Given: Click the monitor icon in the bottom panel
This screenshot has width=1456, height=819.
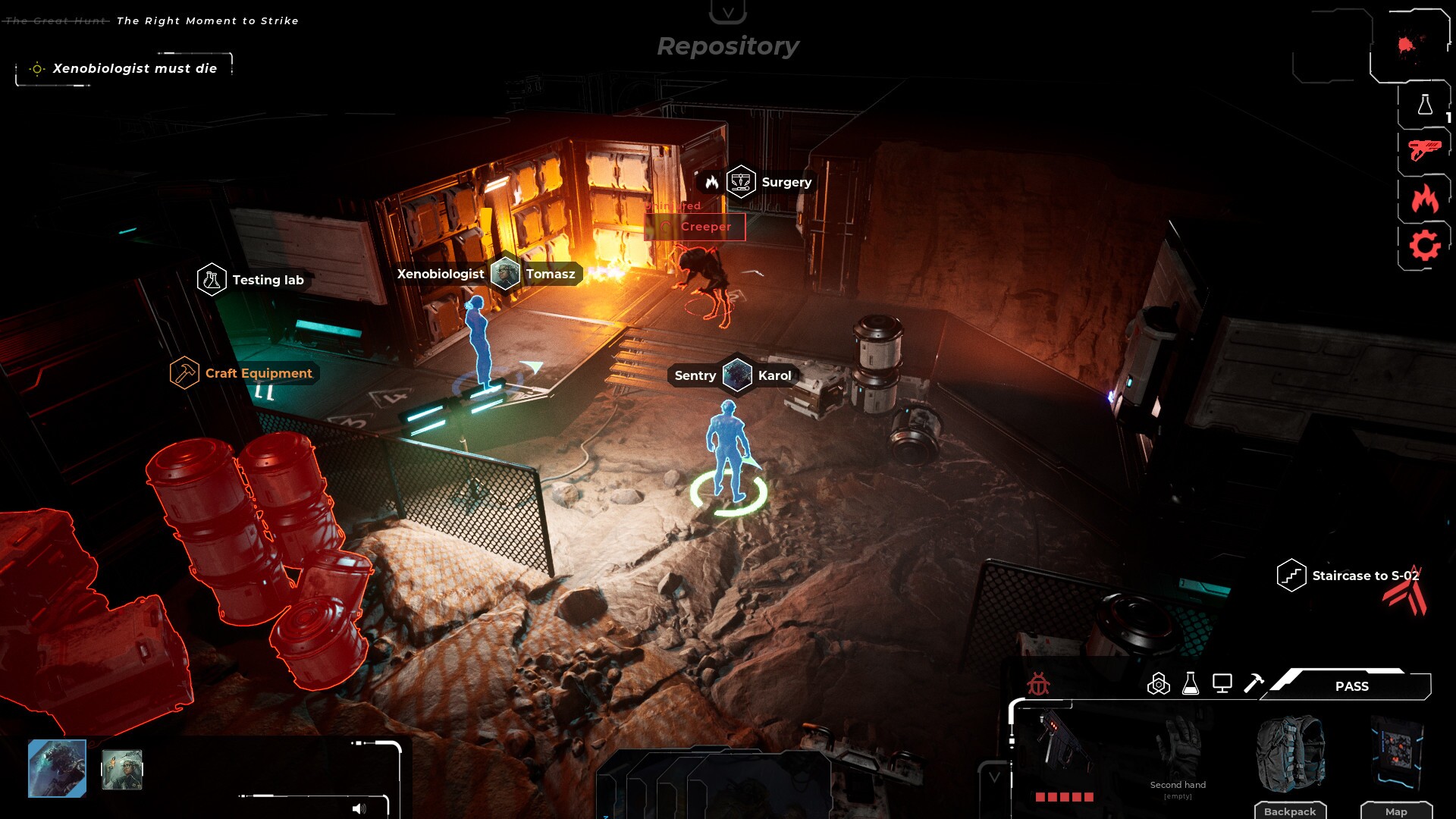Looking at the screenshot, I should pos(1222,682).
